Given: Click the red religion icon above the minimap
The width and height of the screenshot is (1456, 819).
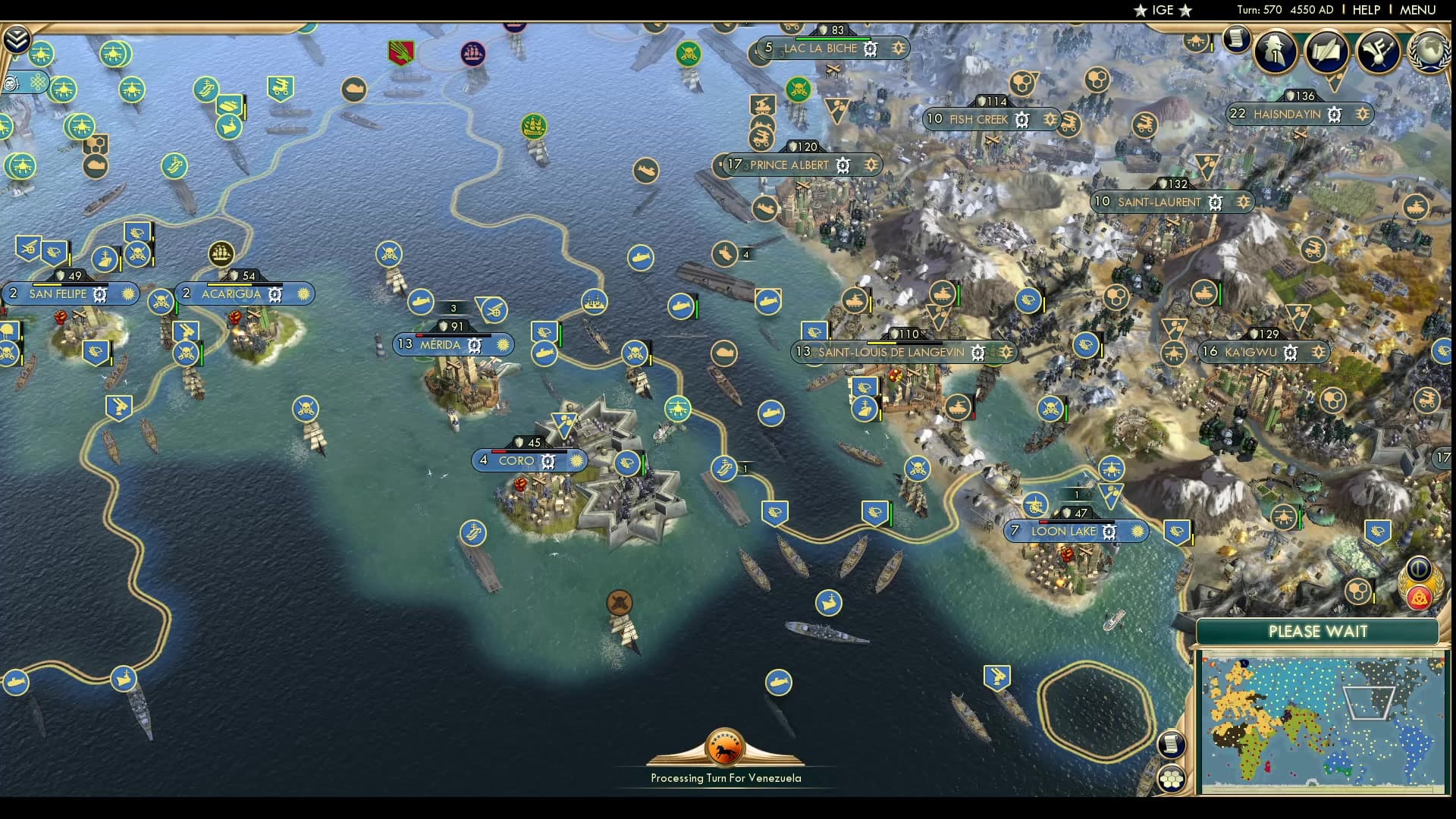Looking at the screenshot, I should coord(1419,598).
